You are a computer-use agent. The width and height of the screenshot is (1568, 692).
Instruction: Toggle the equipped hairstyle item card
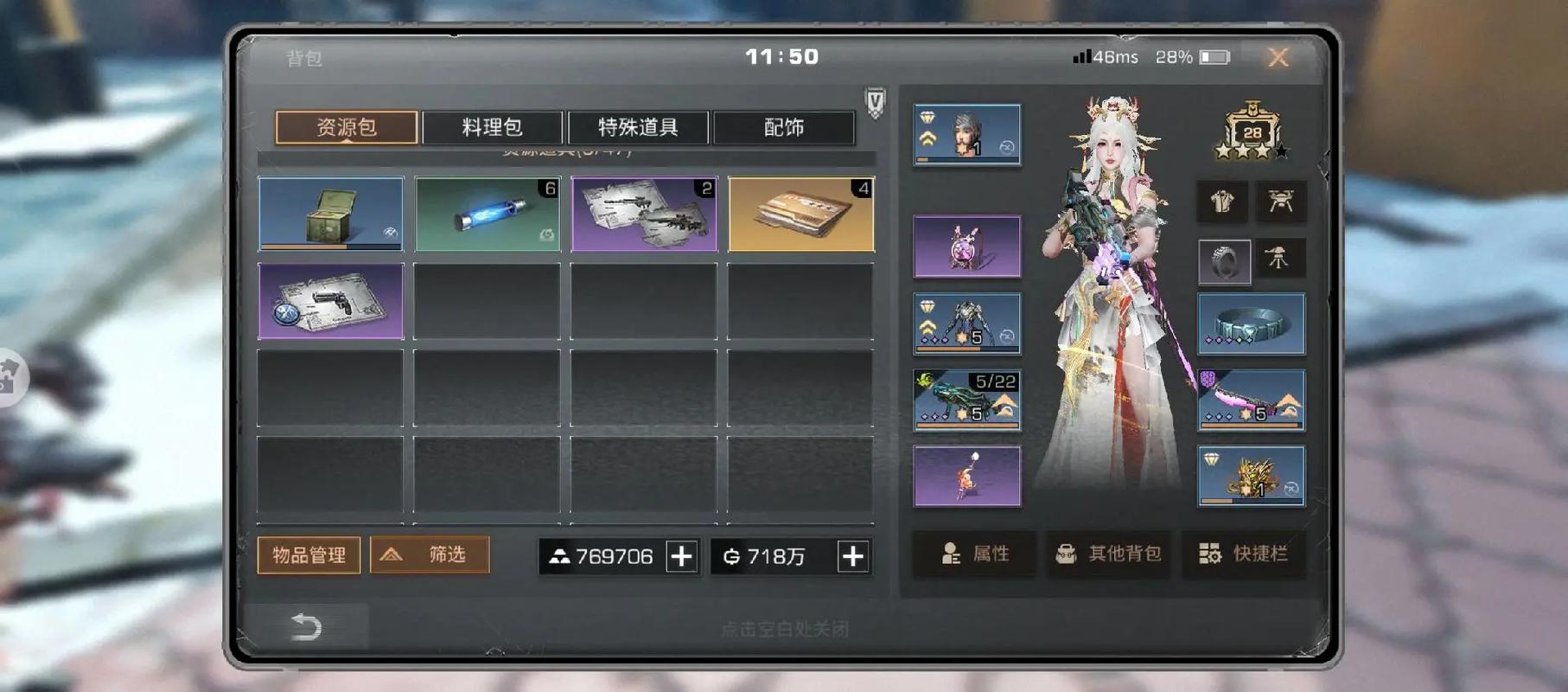[966, 134]
